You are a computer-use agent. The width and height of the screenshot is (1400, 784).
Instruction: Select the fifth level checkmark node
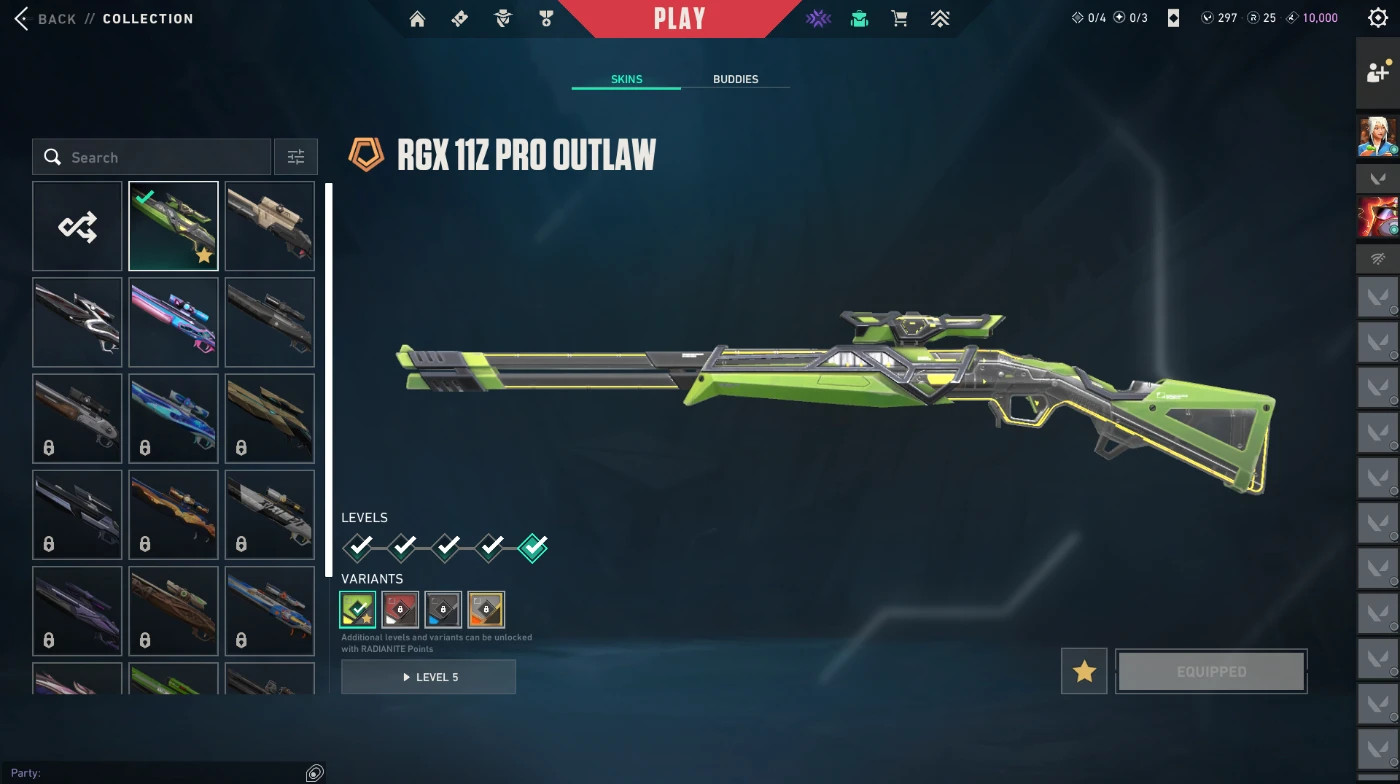pyautogui.click(x=533, y=547)
